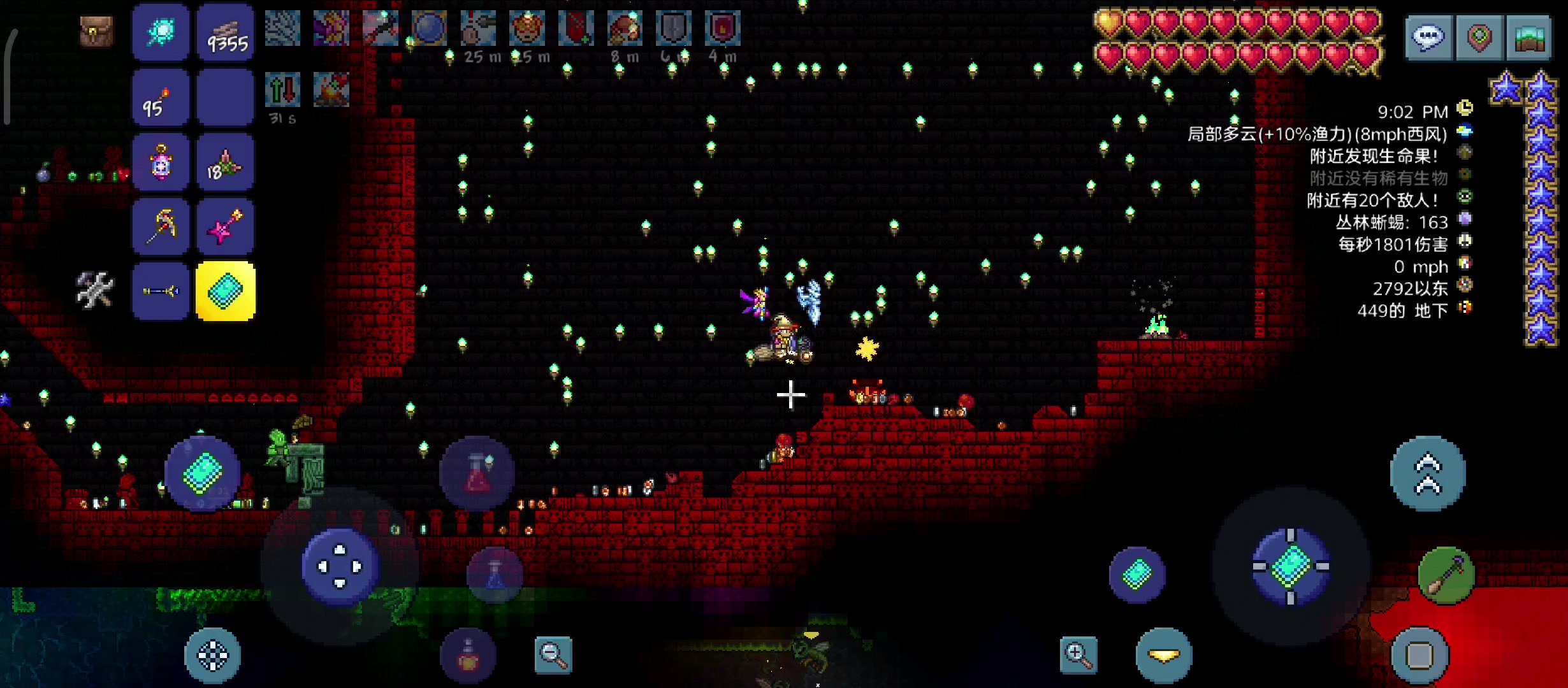Click the campfire heart buff icon
The height and width of the screenshot is (688, 1568).
tap(331, 89)
